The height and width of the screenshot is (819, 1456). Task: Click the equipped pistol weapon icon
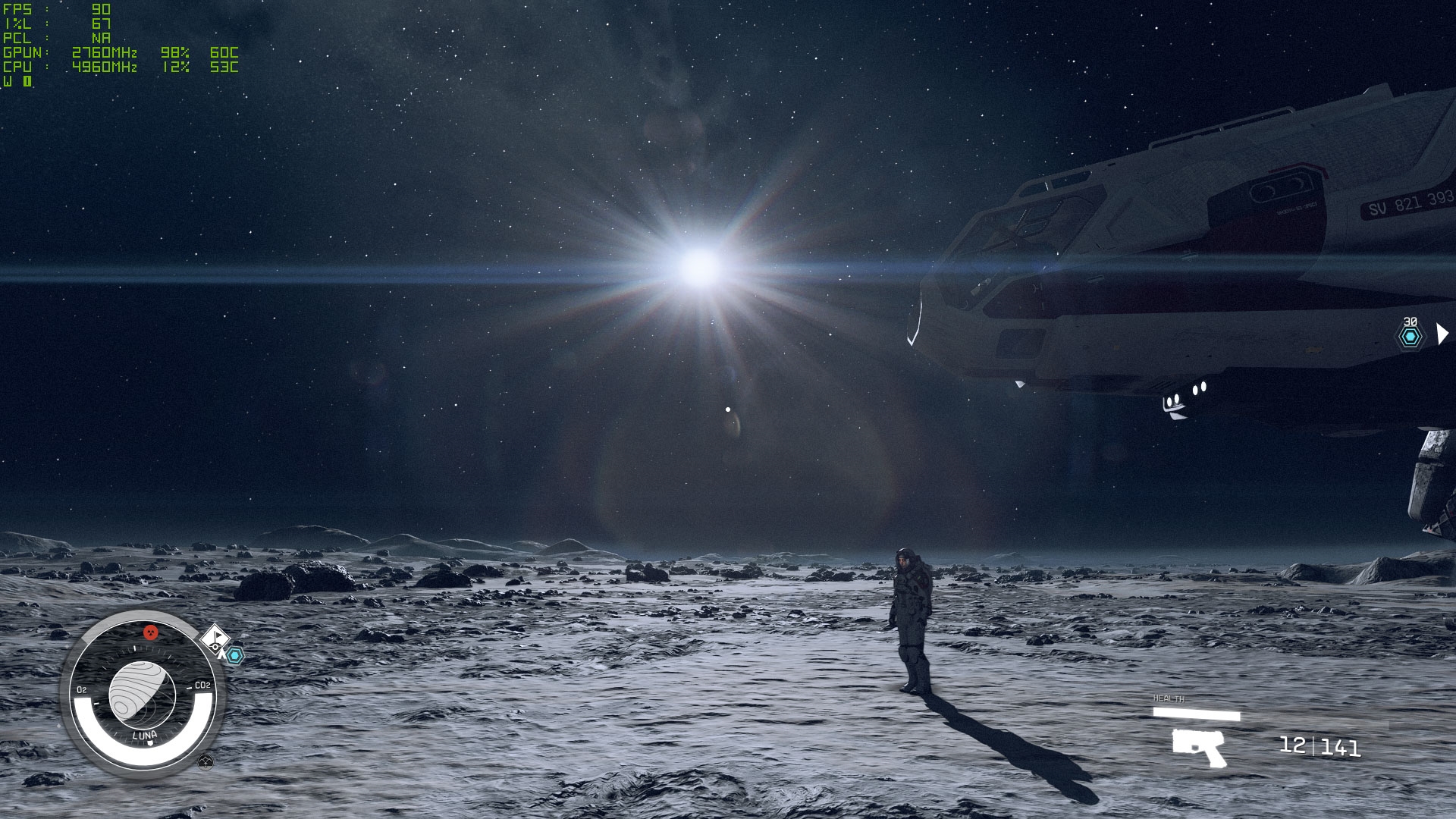1199,746
